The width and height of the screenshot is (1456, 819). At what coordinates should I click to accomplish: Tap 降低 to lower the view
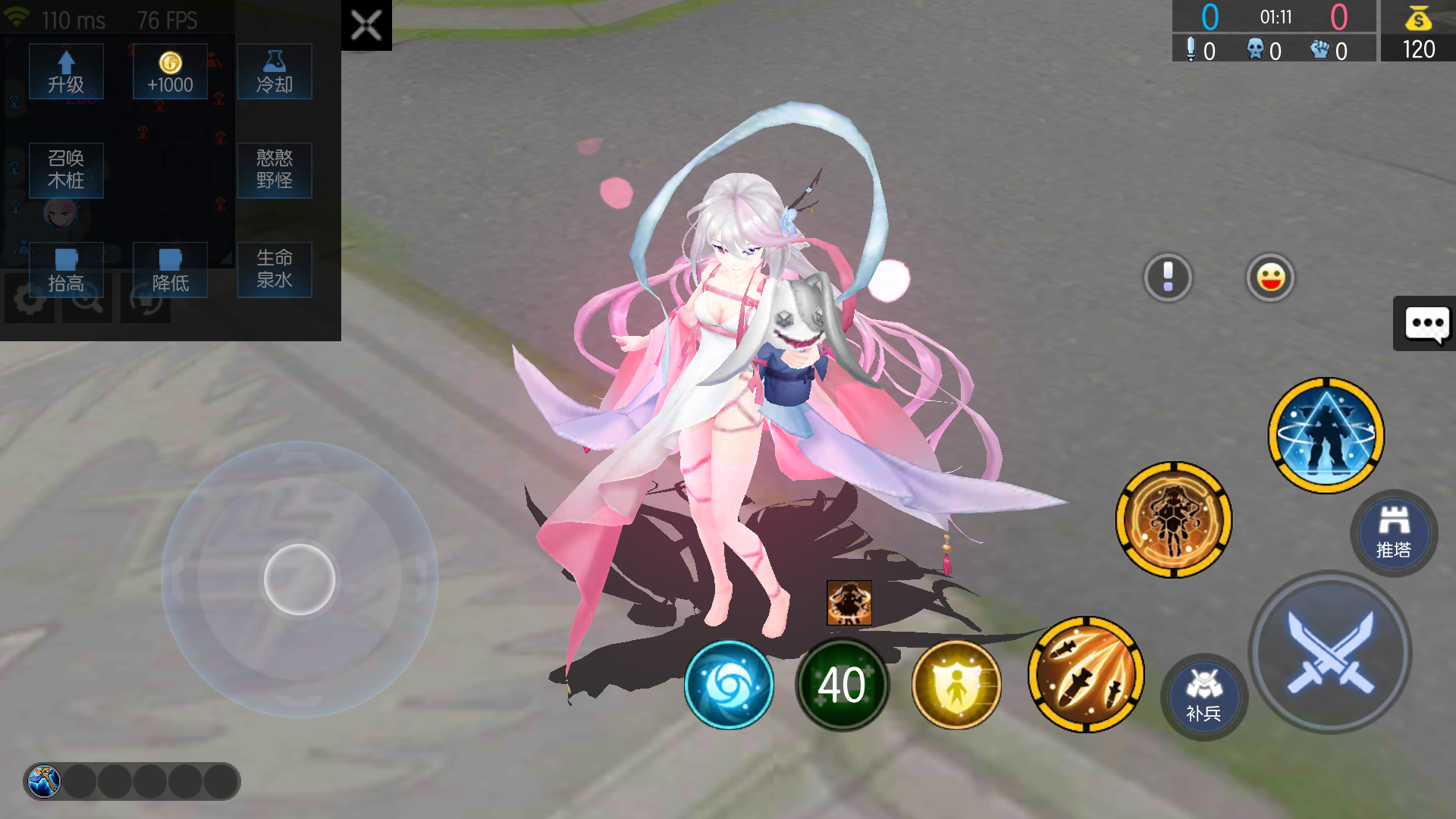(170, 269)
